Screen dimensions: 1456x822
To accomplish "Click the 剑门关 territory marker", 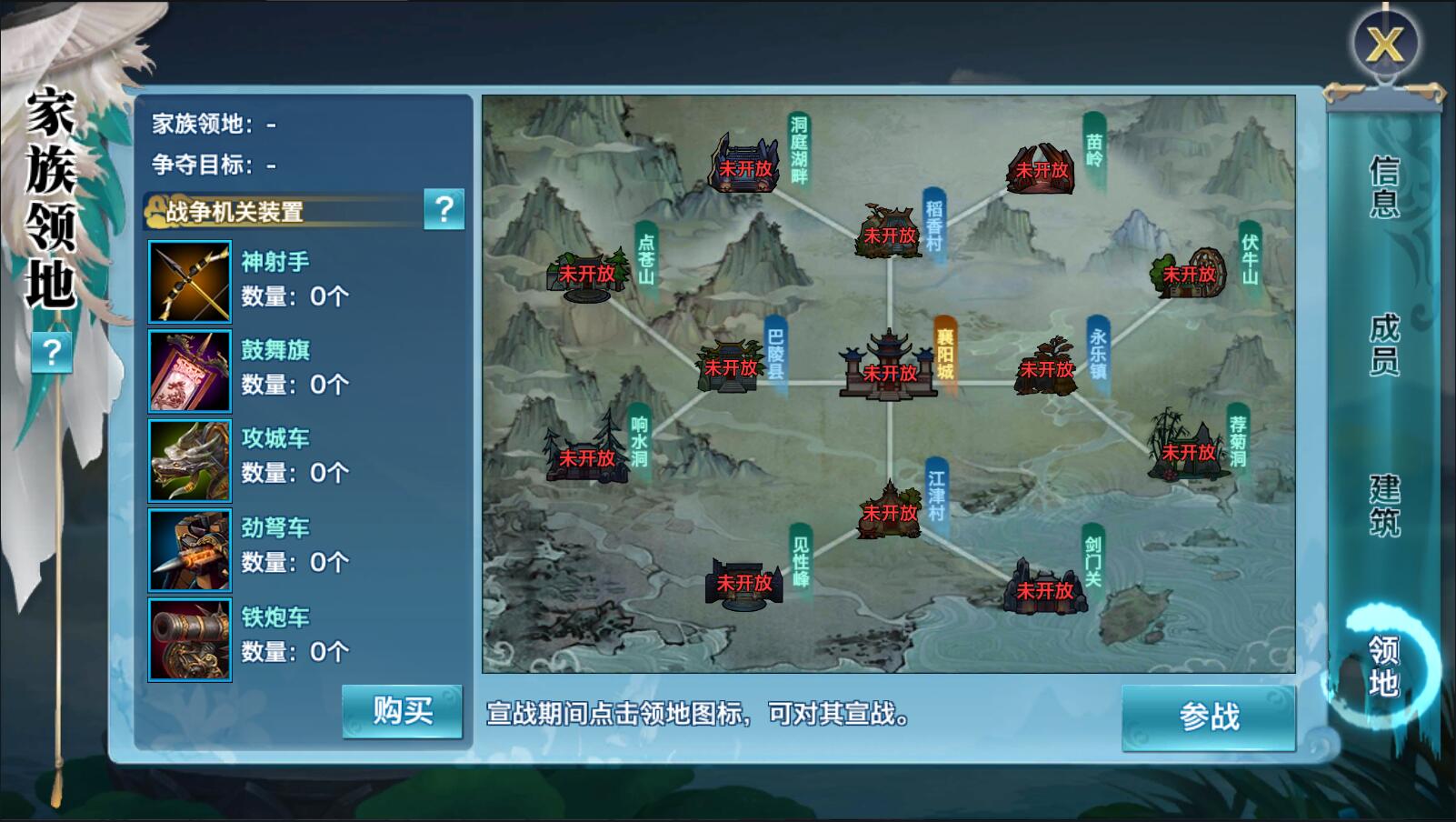I will coord(1045,586).
